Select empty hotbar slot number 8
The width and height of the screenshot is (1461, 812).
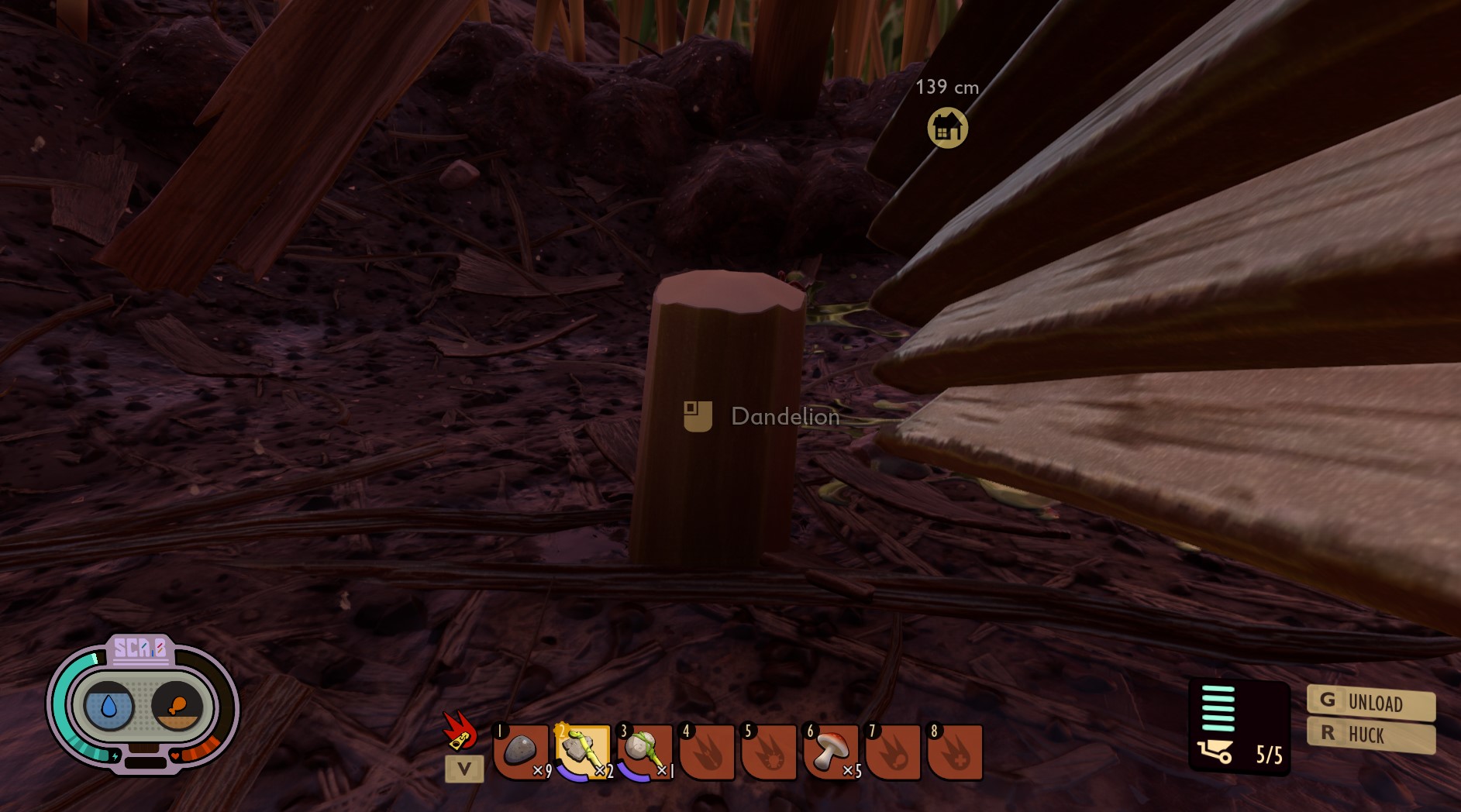click(955, 751)
